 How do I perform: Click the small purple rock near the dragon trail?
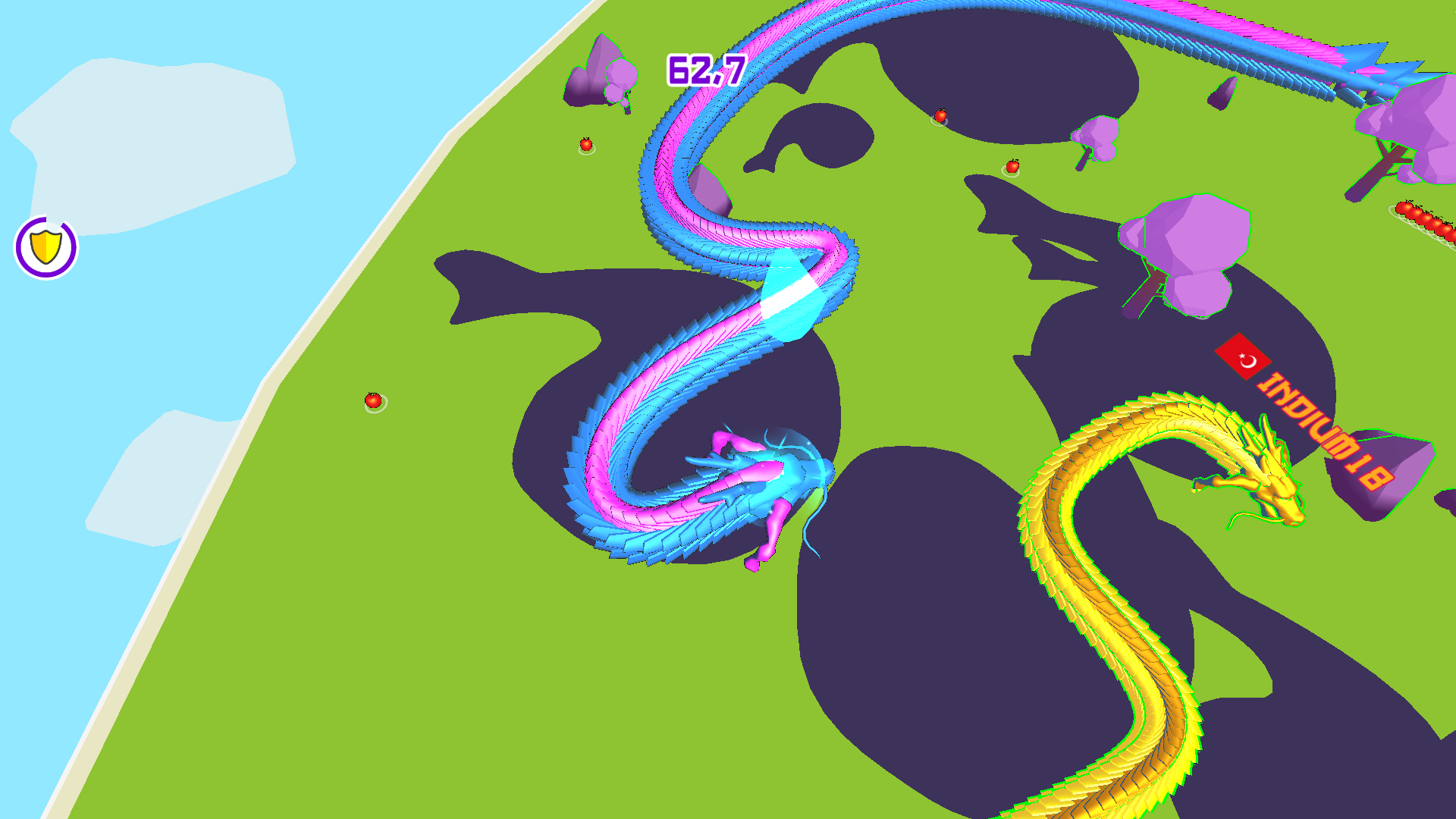(709, 190)
